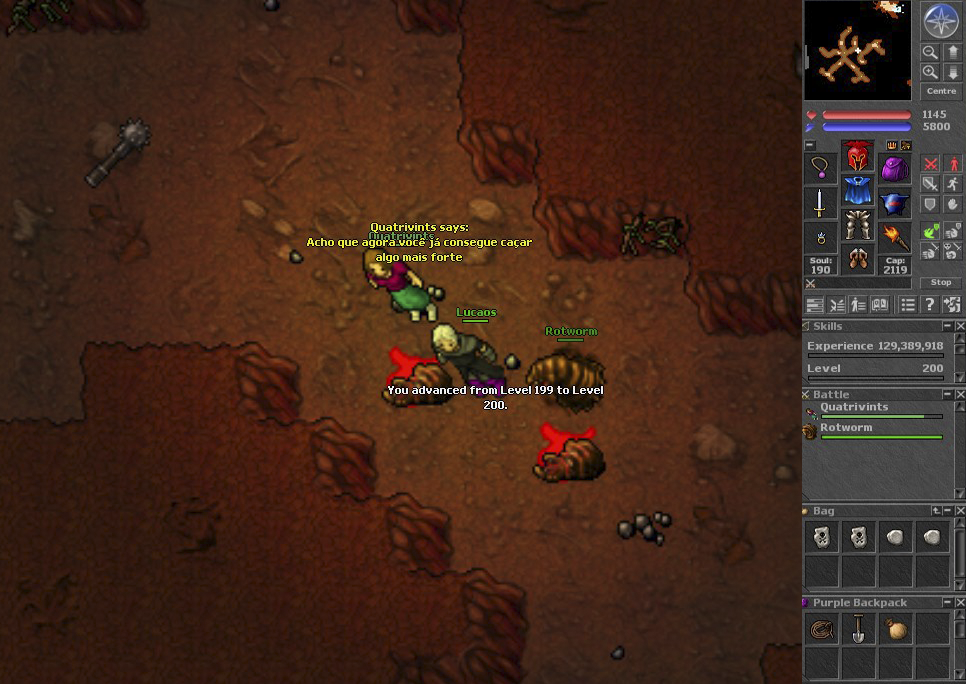Select the amulet necklace slot
966x684 pixels.
point(820,168)
